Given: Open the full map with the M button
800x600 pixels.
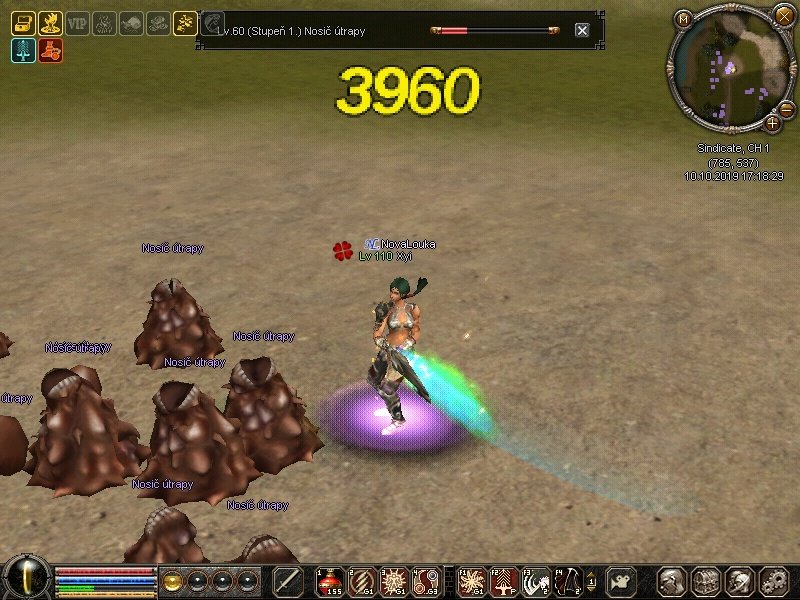Looking at the screenshot, I should [684, 18].
